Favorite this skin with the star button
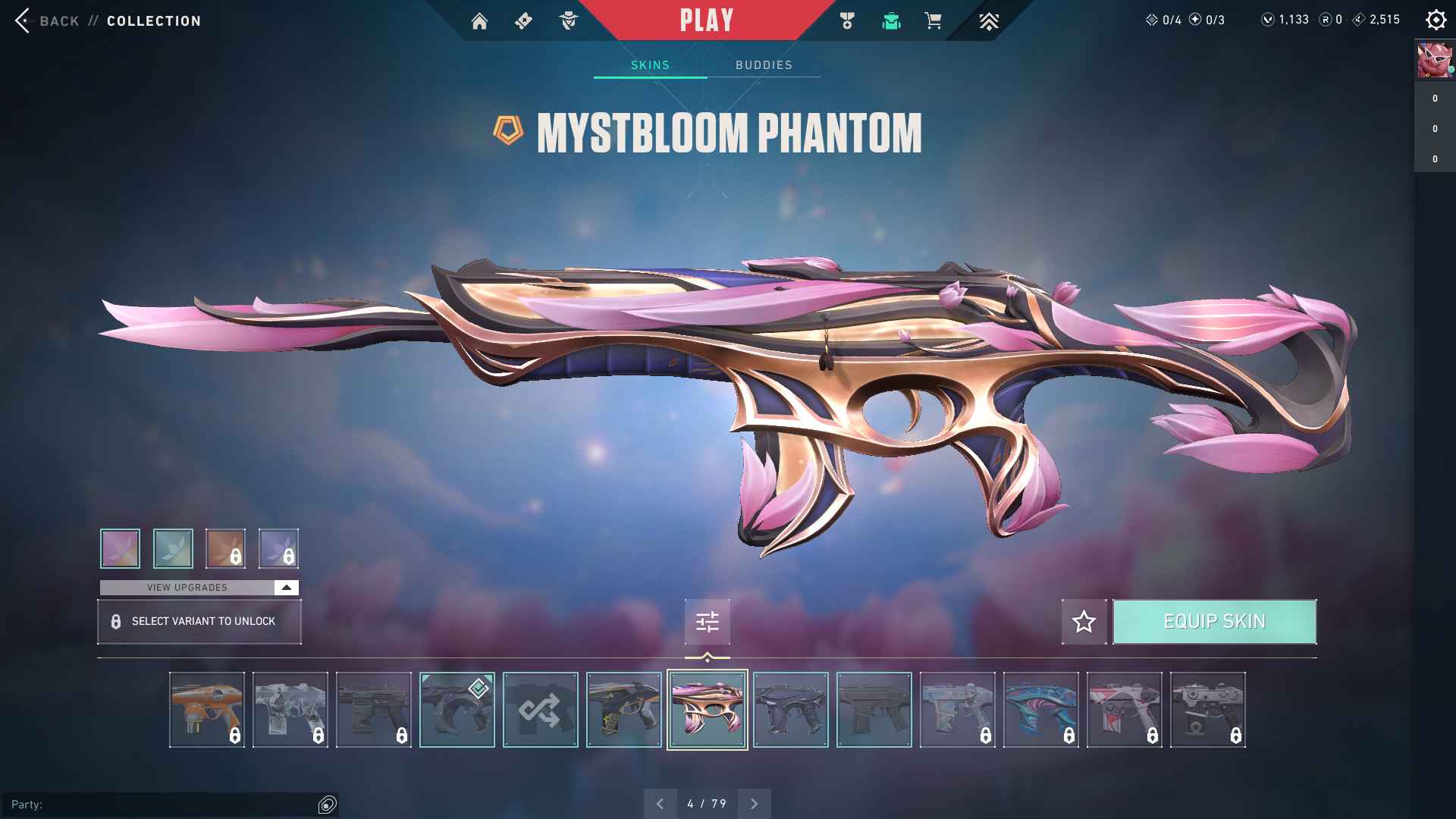The height and width of the screenshot is (819, 1456). coord(1084,622)
